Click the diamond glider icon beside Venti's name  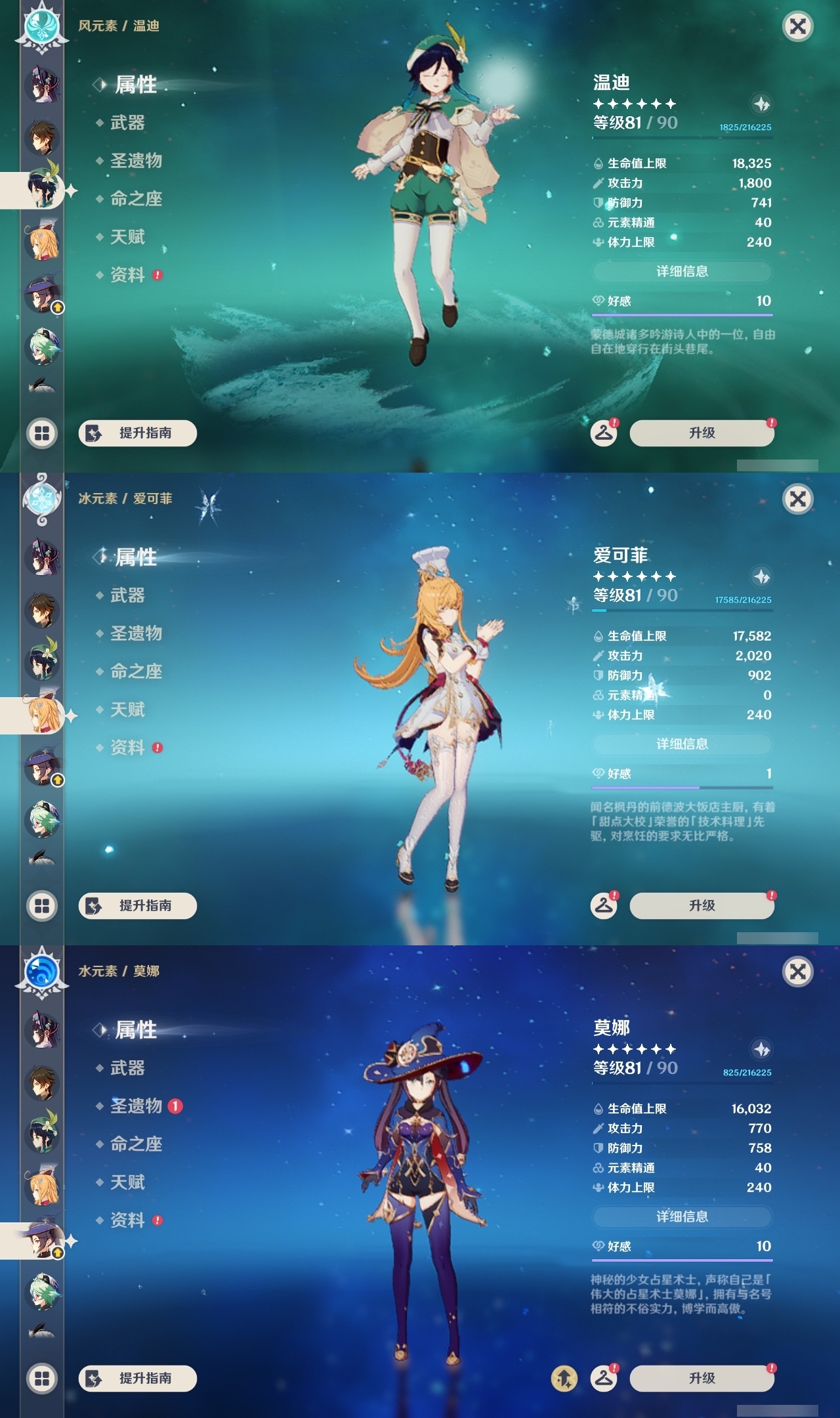click(x=761, y=104)
